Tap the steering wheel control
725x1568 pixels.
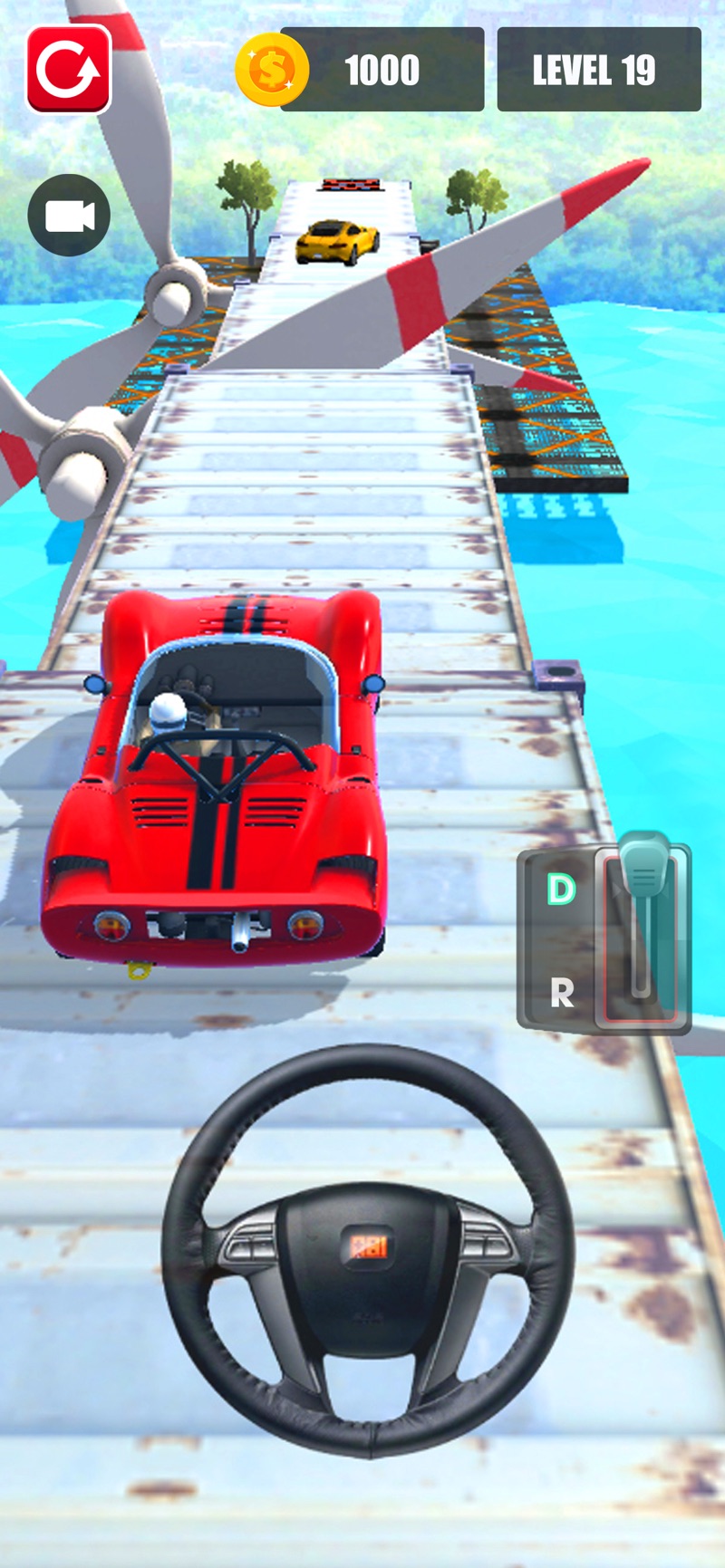pos(368,1248)
